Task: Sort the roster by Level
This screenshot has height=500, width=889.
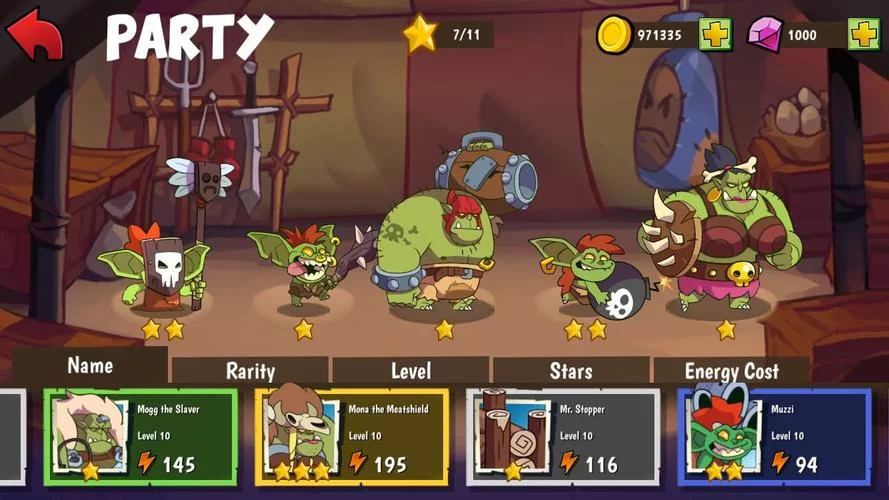Action: [410, 371]
